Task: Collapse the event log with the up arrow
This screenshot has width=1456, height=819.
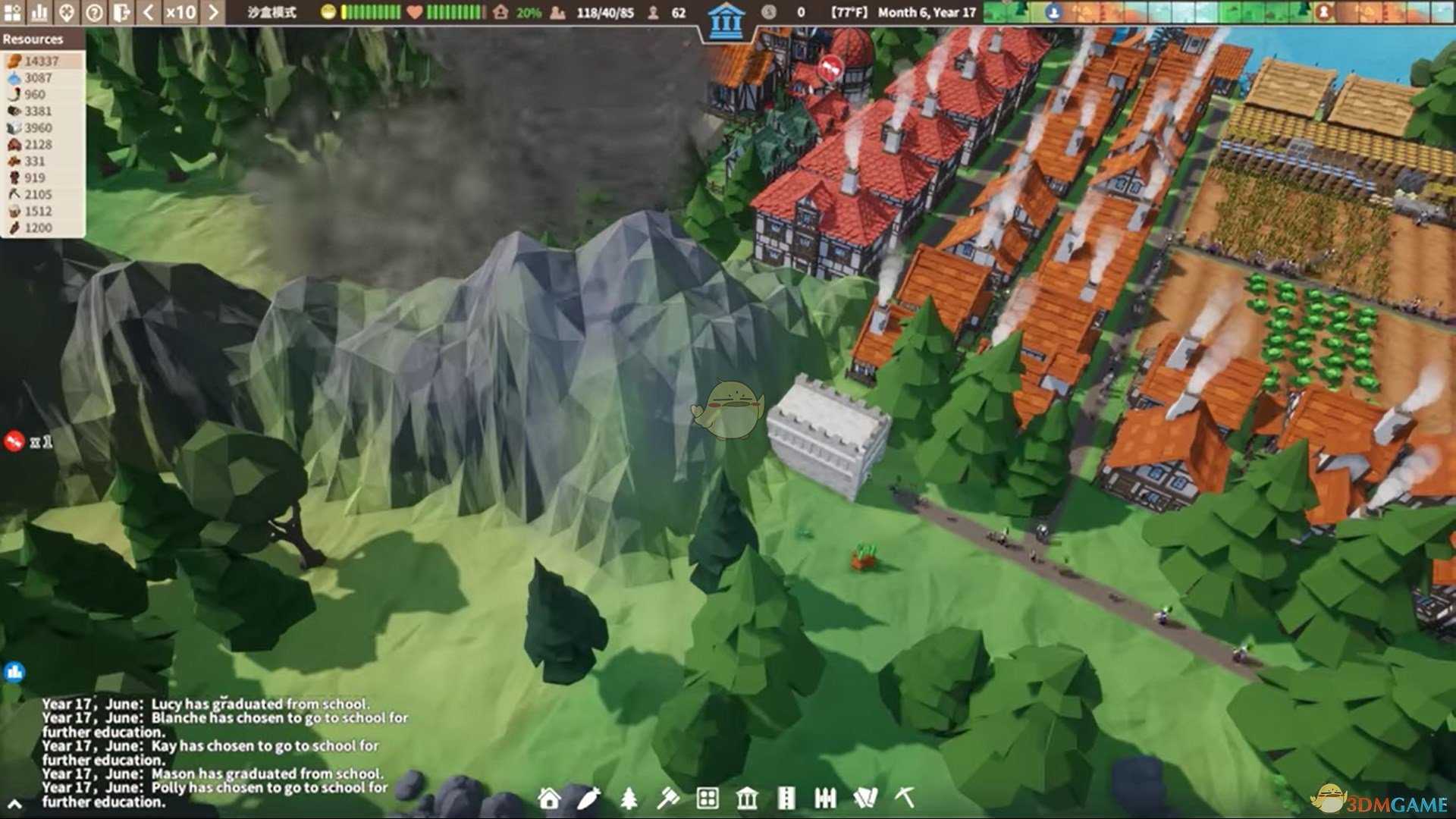Action: [14, 804]
